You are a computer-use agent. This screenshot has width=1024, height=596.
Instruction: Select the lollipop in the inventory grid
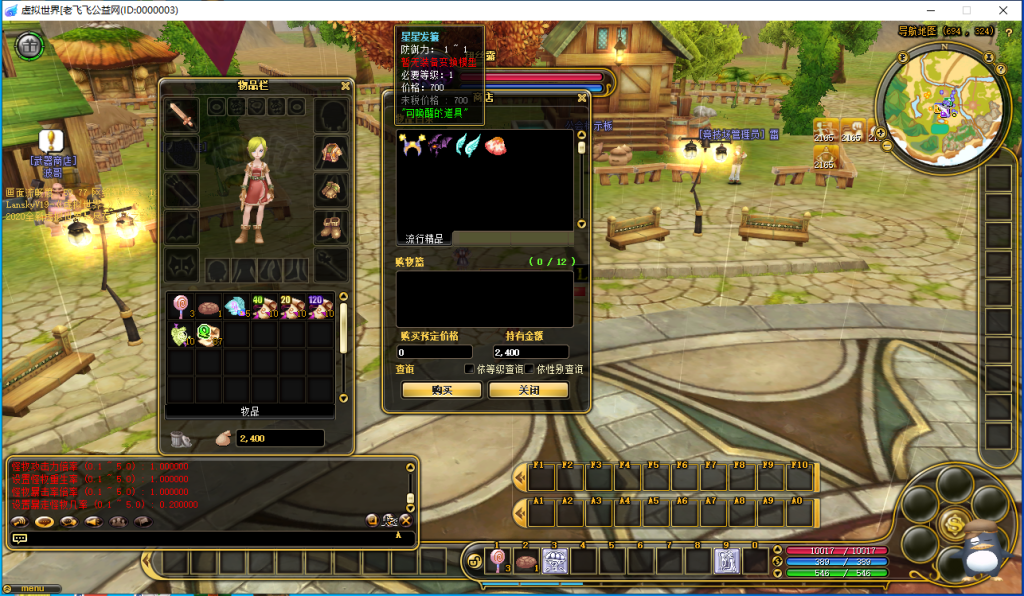pos(181,308)
